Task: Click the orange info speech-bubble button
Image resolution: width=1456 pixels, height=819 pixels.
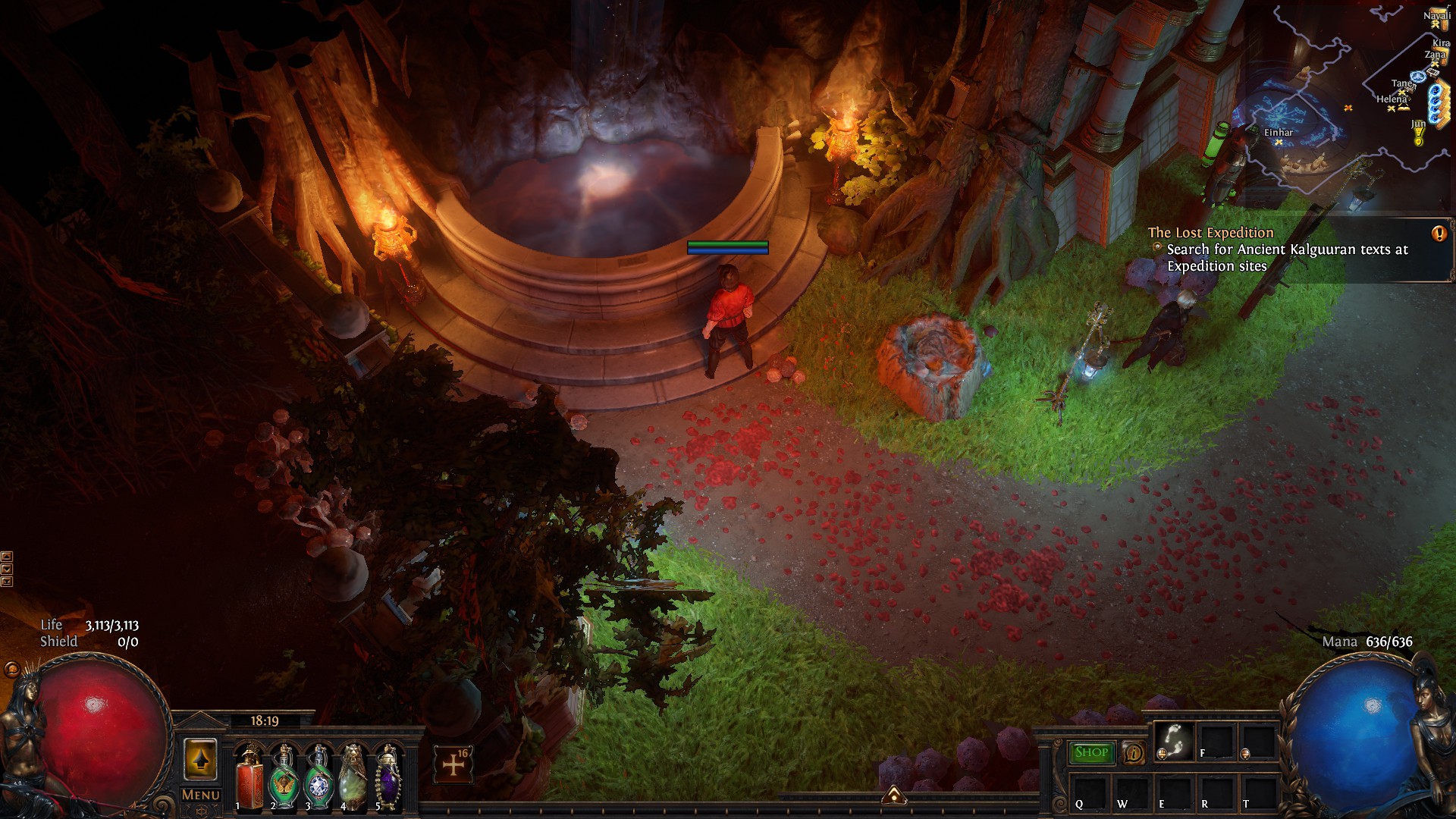Action: (x=1133, y=753)
